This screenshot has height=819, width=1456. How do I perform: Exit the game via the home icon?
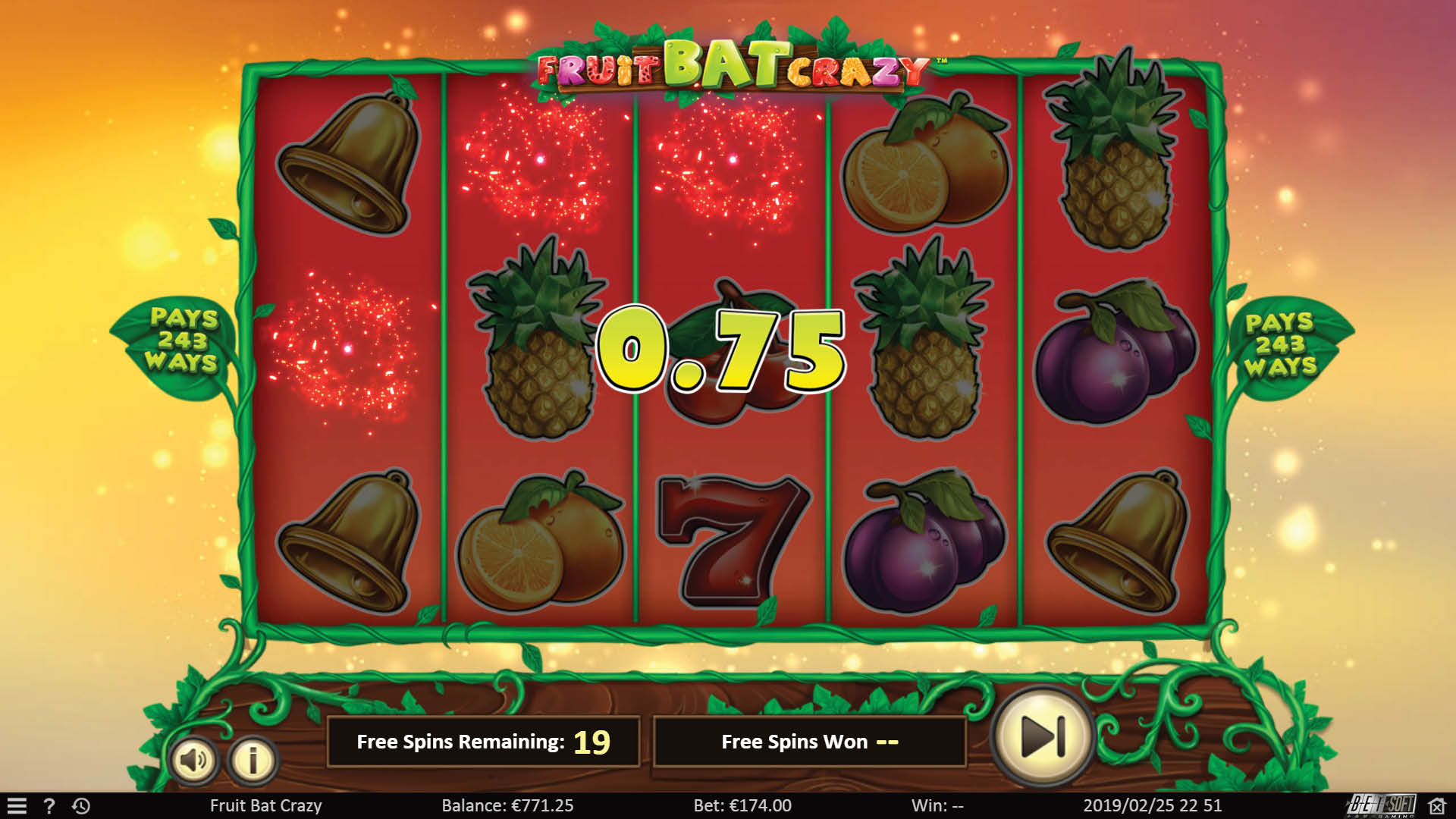pos(1438,806)
